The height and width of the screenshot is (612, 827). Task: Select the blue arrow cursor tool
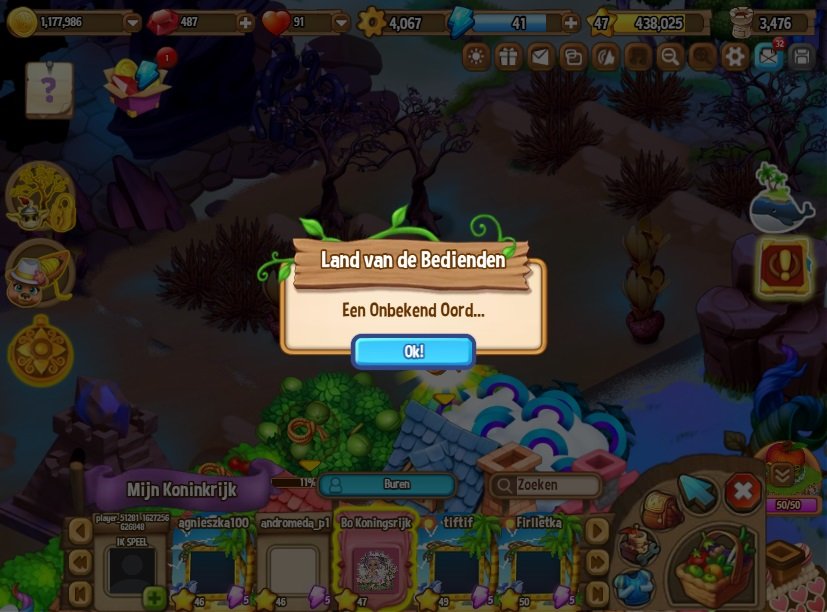tap(697, 491)
